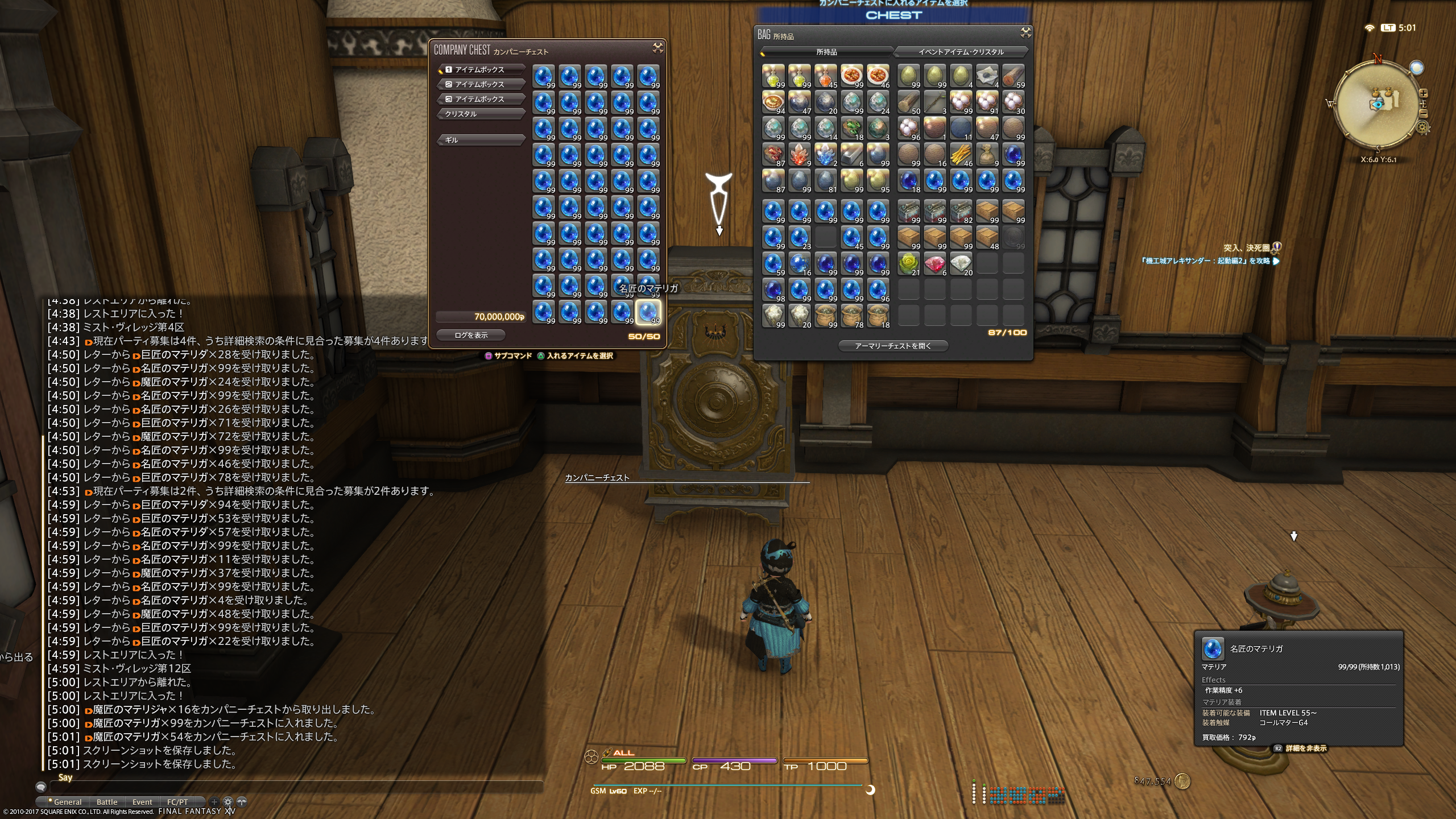The image size is (1456, 819).
Task: Show the FC/PT chat tab
Action: (x=177, y=802)
